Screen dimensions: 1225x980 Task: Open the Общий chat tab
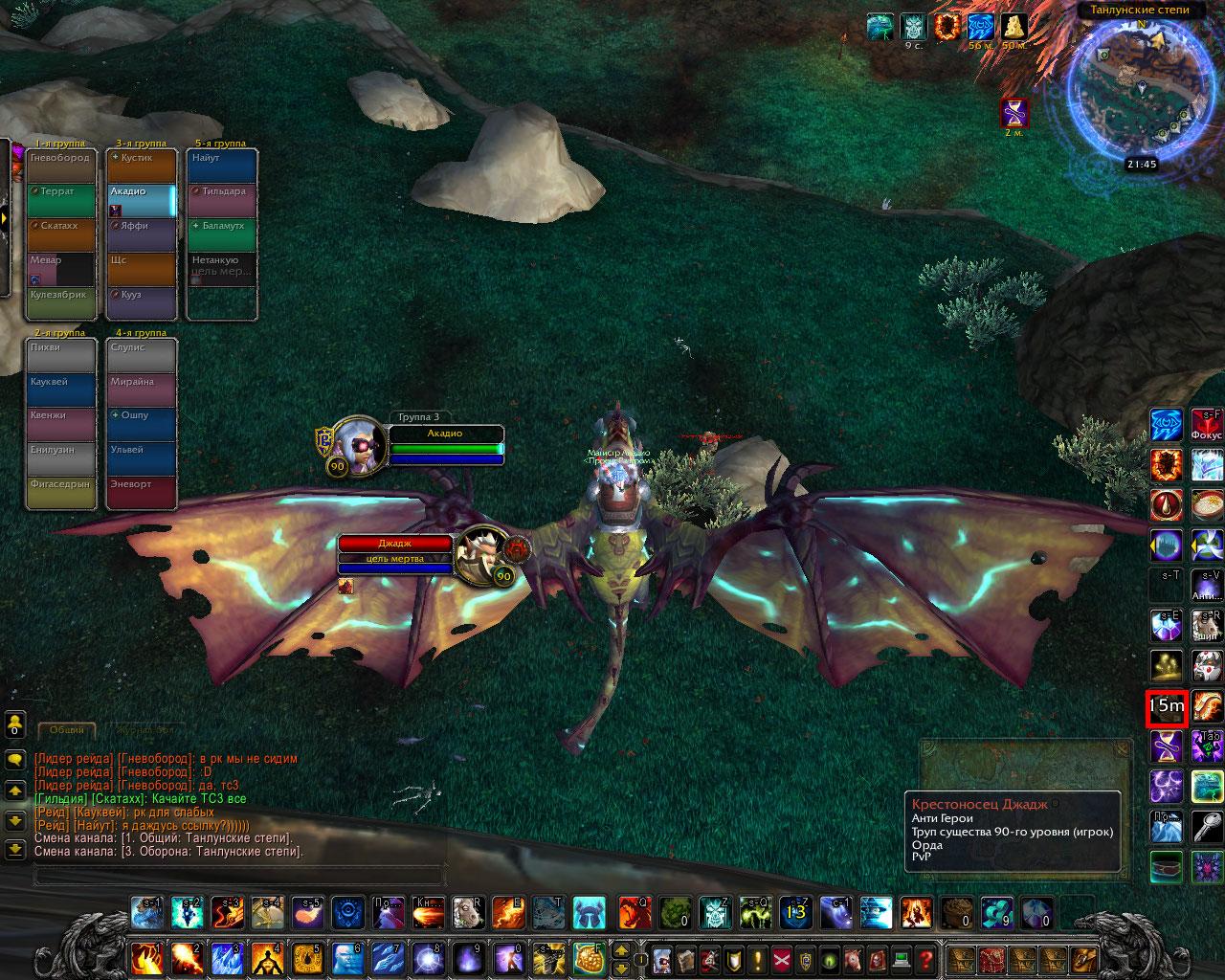(67, 730)
